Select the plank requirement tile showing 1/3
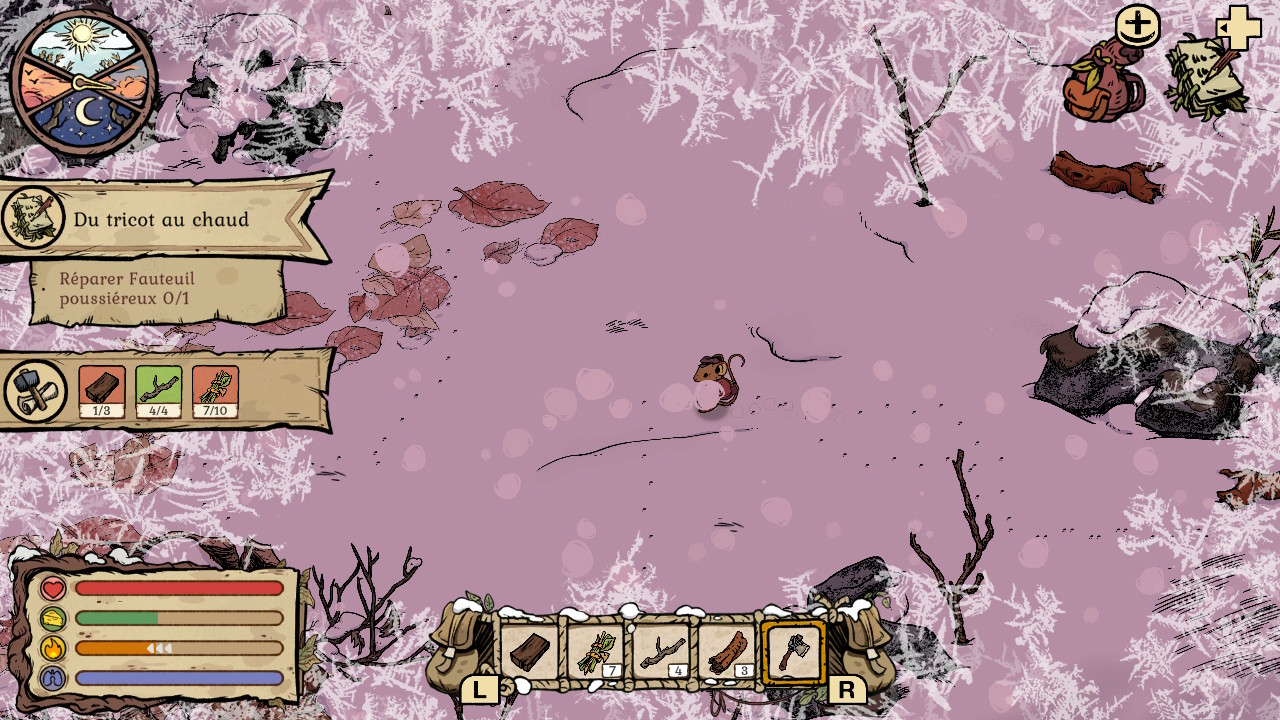Viewport: 1280px width, 720px height. [102, 391]
